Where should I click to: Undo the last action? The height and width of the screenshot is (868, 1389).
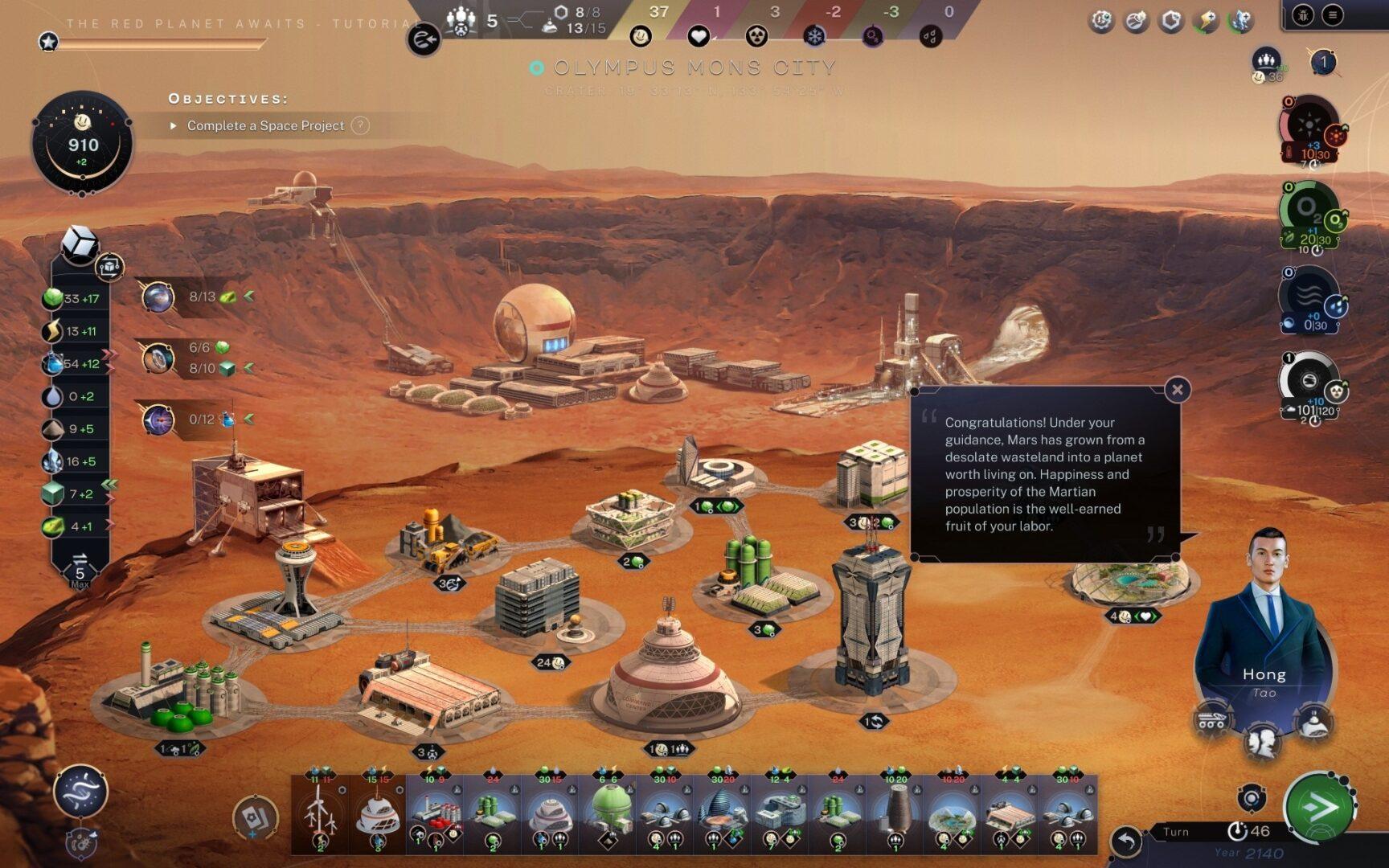[x=1126, y=841]
